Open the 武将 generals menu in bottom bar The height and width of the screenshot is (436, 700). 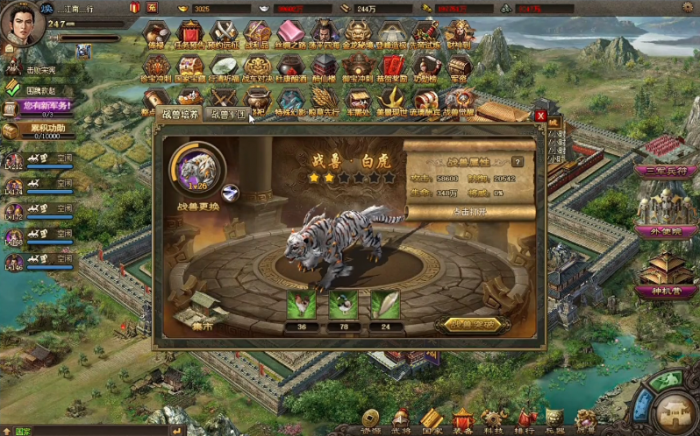click(x=401, y=420)
